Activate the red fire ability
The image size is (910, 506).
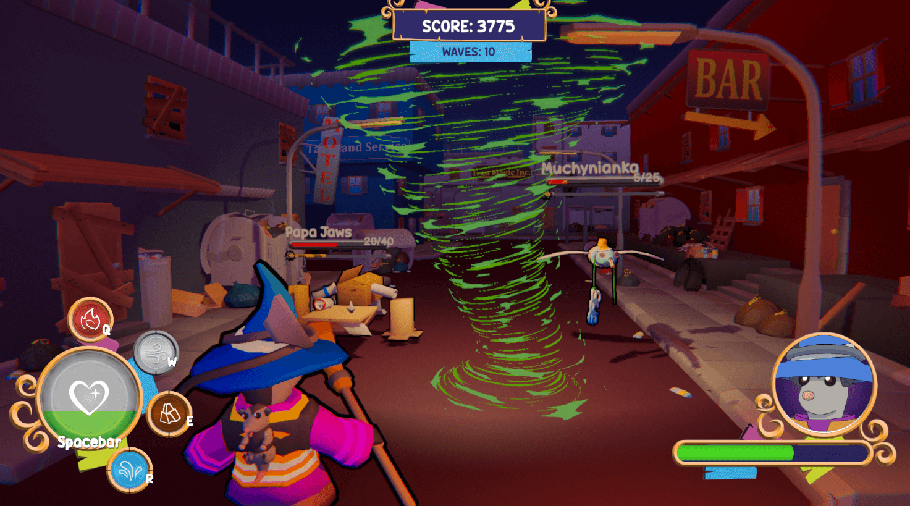90,320
